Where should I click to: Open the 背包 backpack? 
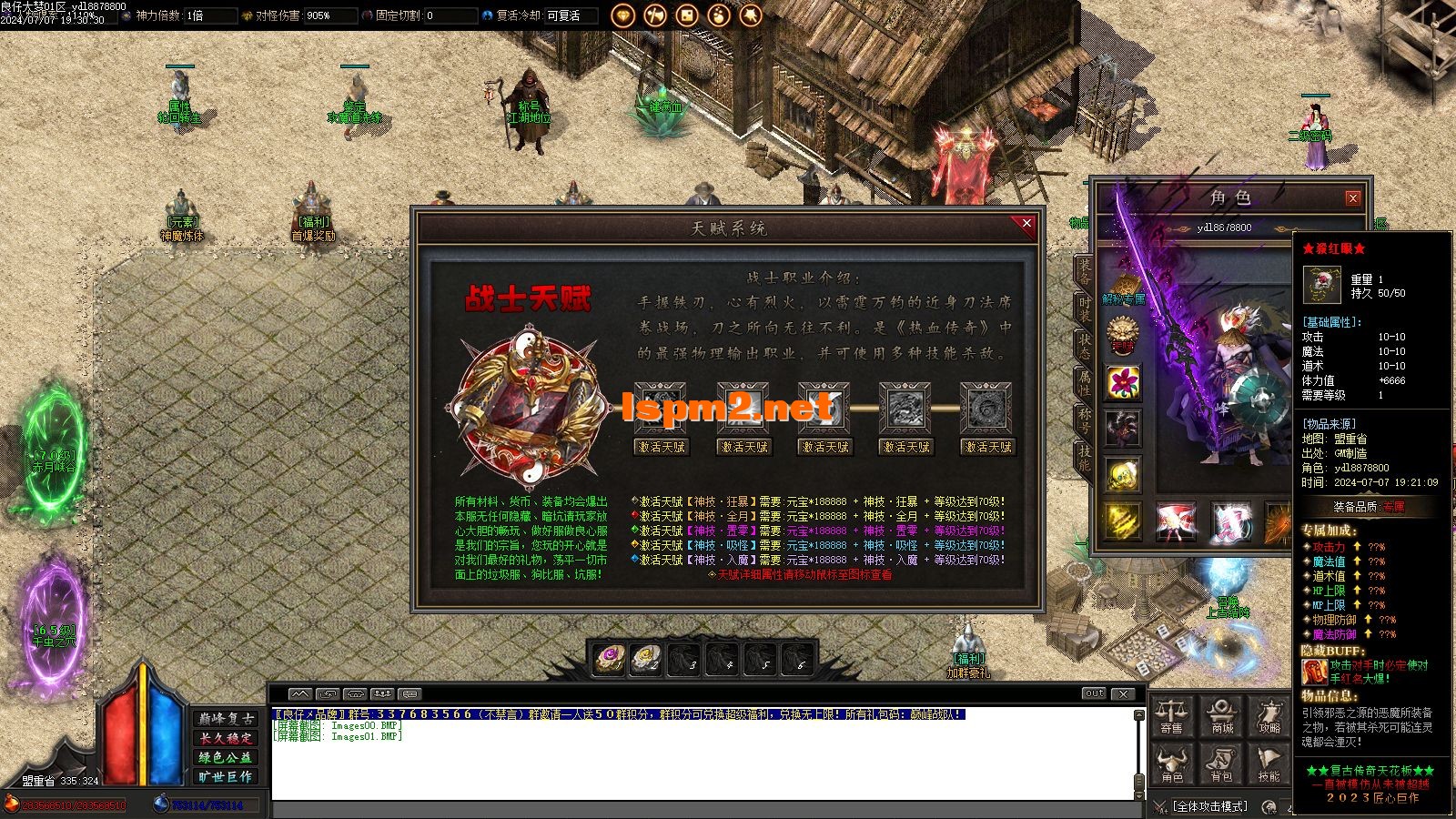tap(1221, 764)
